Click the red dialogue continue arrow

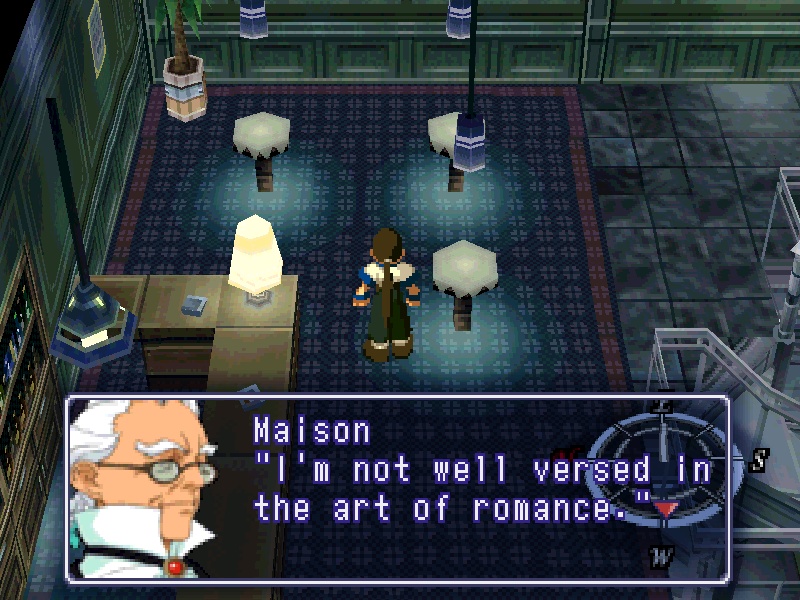664,508
